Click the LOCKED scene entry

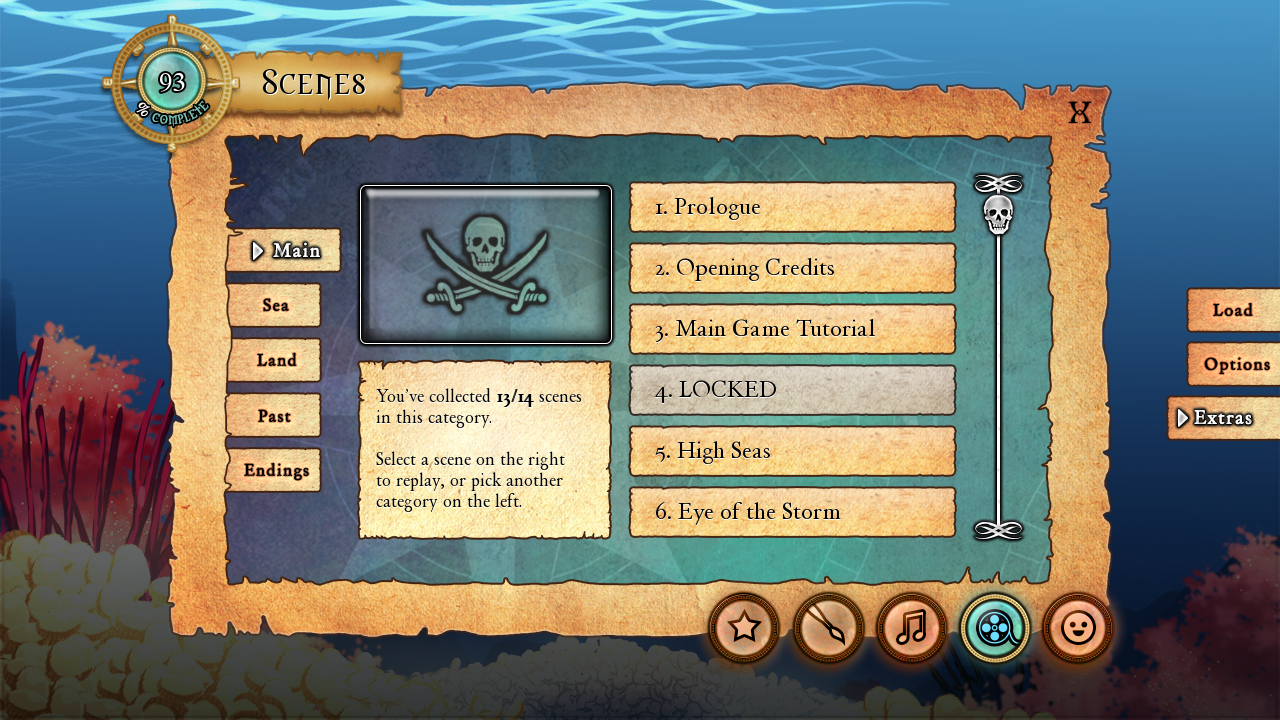pyautogui.click(x=792, y=390)
